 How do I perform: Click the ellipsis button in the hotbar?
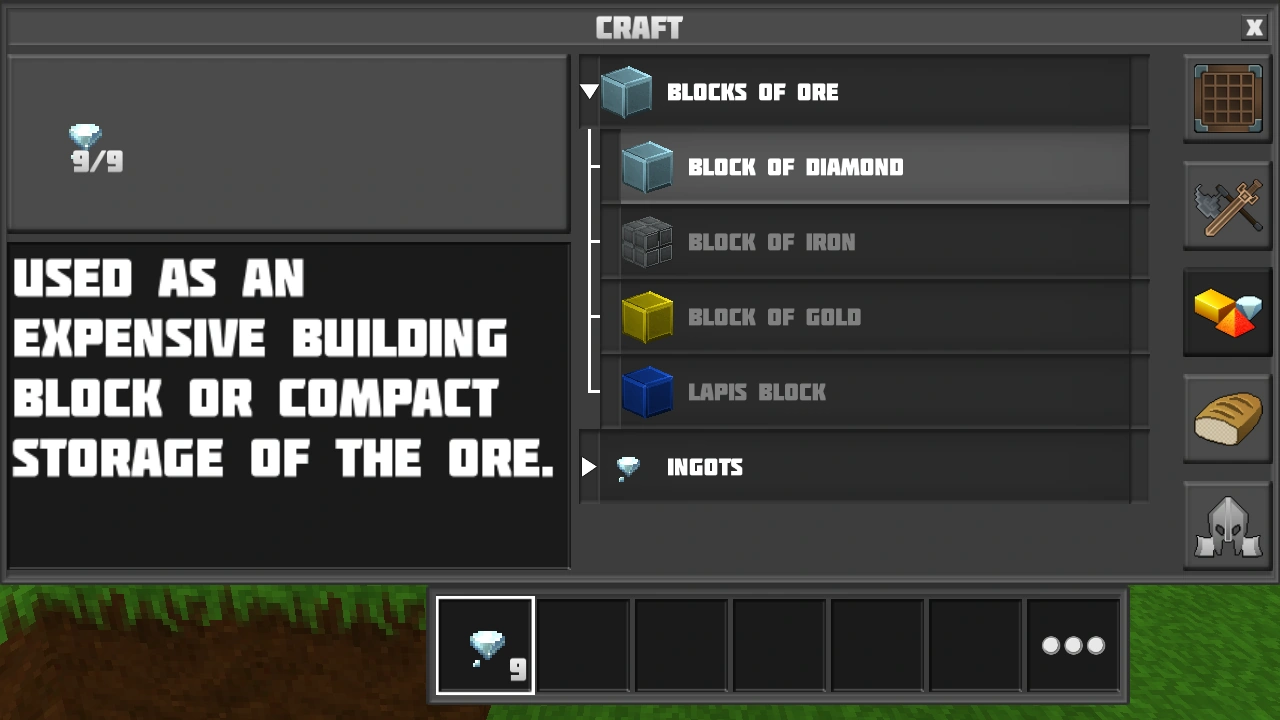(1073, 645)
